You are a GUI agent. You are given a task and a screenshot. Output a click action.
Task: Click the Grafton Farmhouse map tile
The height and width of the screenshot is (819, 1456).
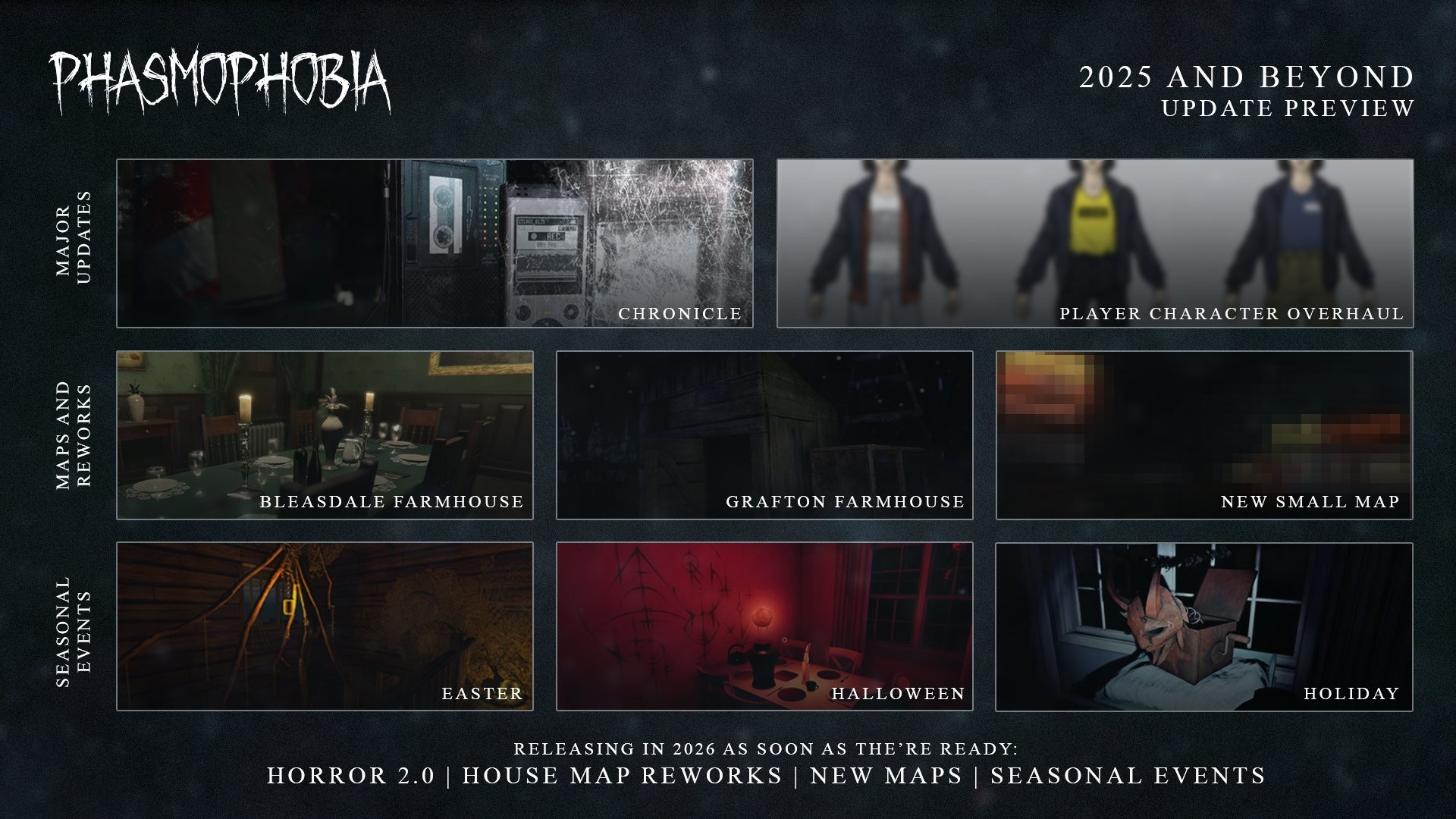[x=764, y=435]
